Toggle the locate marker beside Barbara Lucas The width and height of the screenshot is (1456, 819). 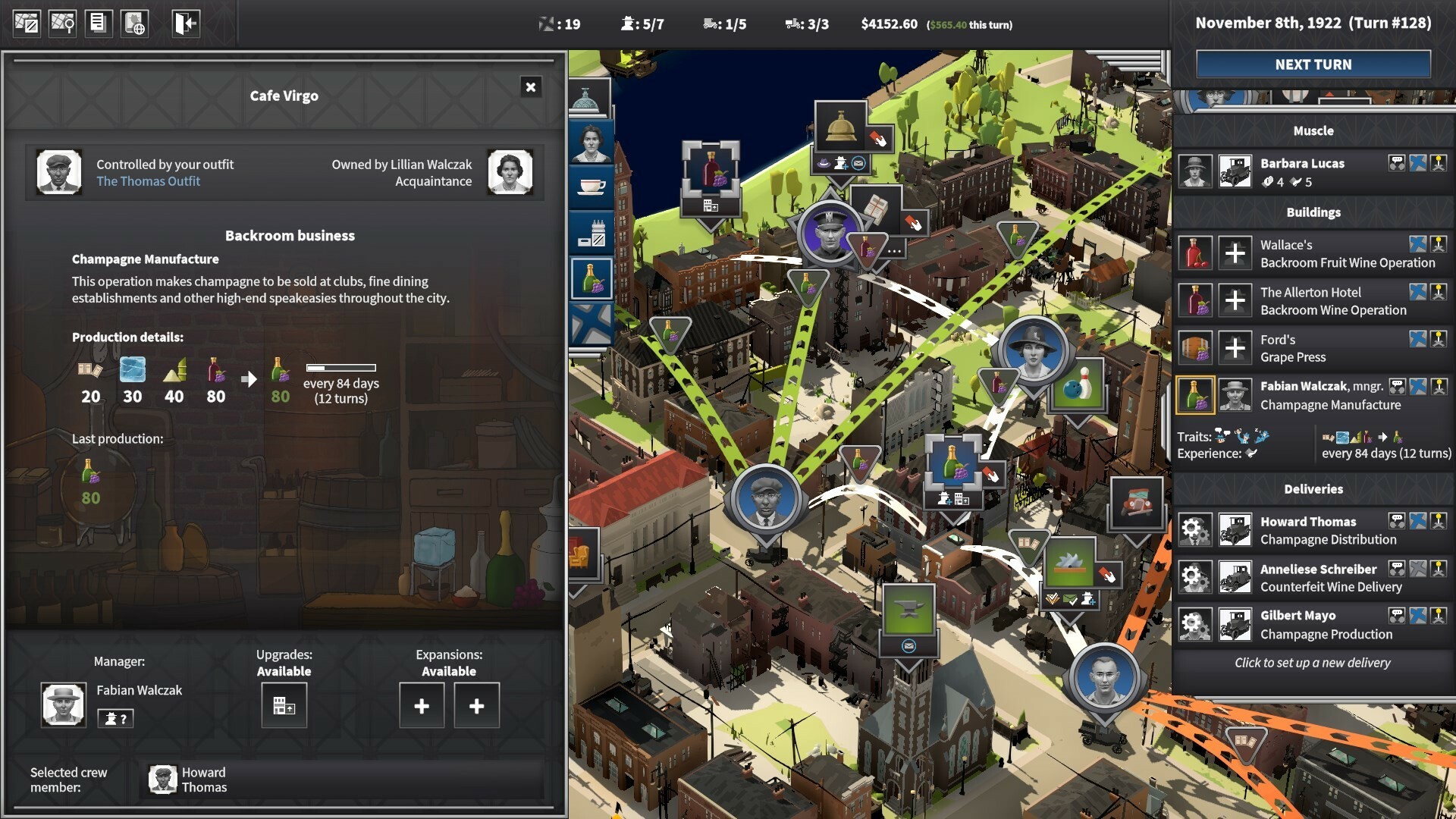pos(1418,164)
